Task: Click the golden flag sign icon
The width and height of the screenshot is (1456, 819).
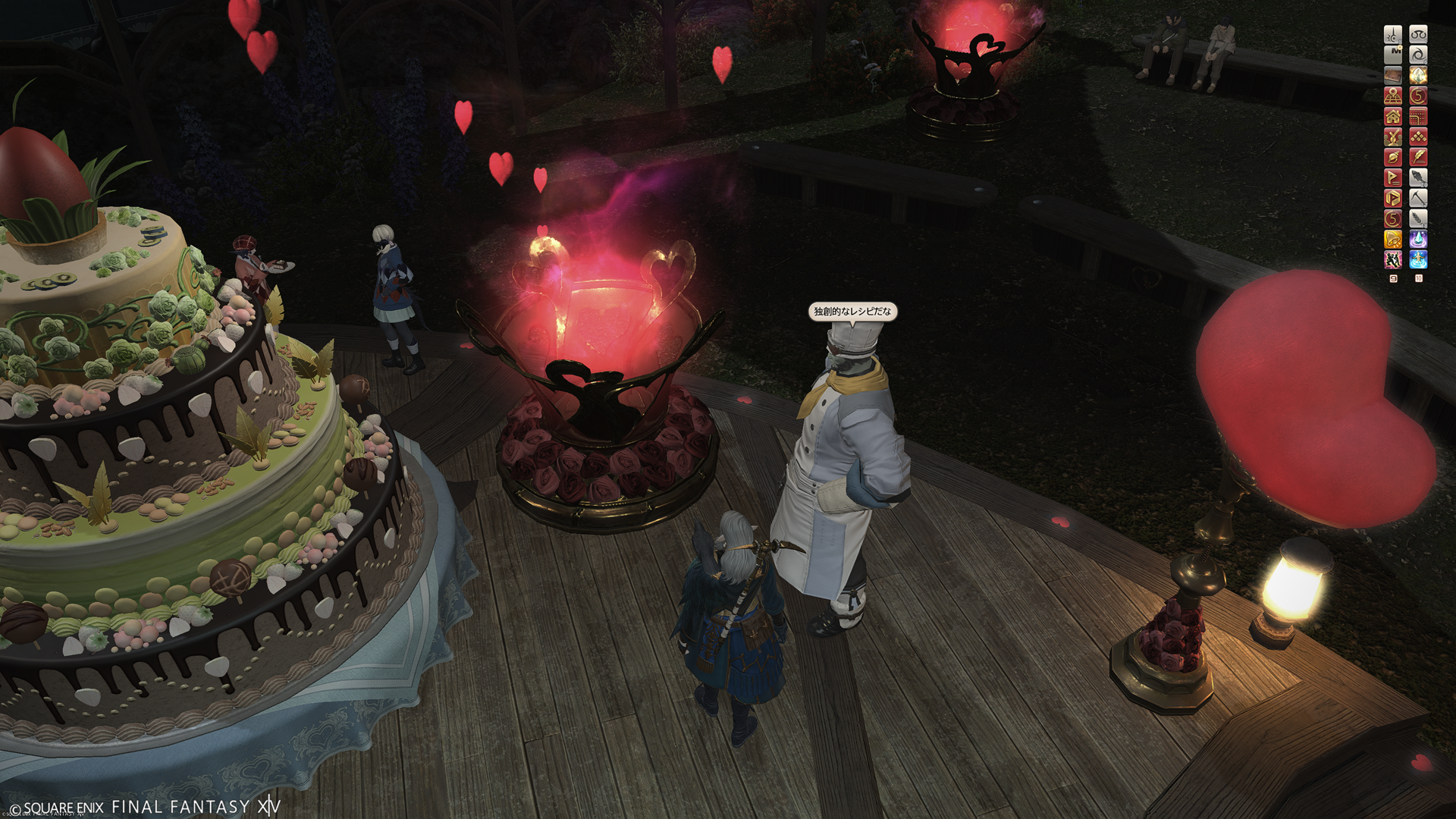Action: coord(1393,177)
